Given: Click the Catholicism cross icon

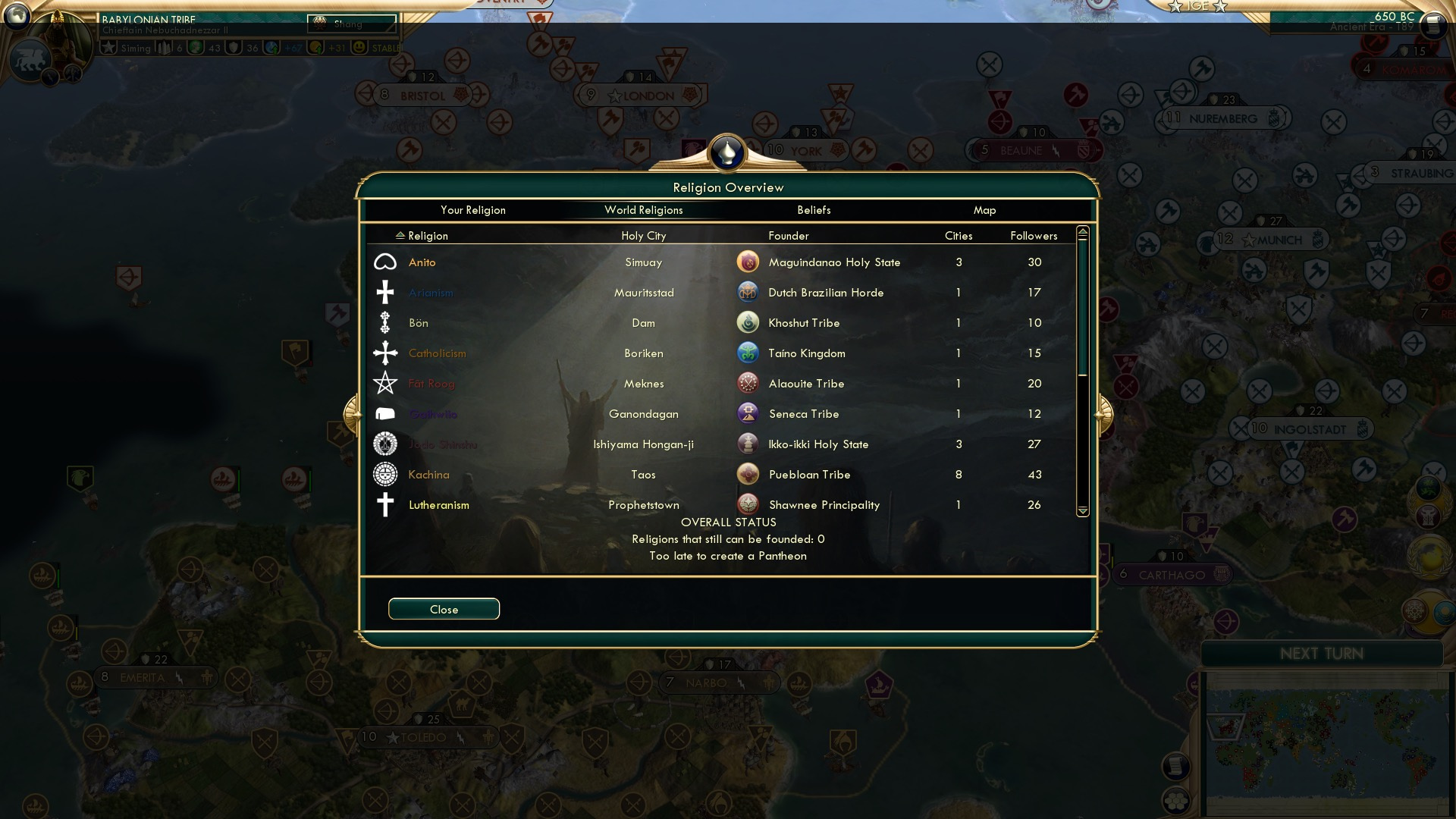Looking at the screenshot, I should click(x=385, y=353).
